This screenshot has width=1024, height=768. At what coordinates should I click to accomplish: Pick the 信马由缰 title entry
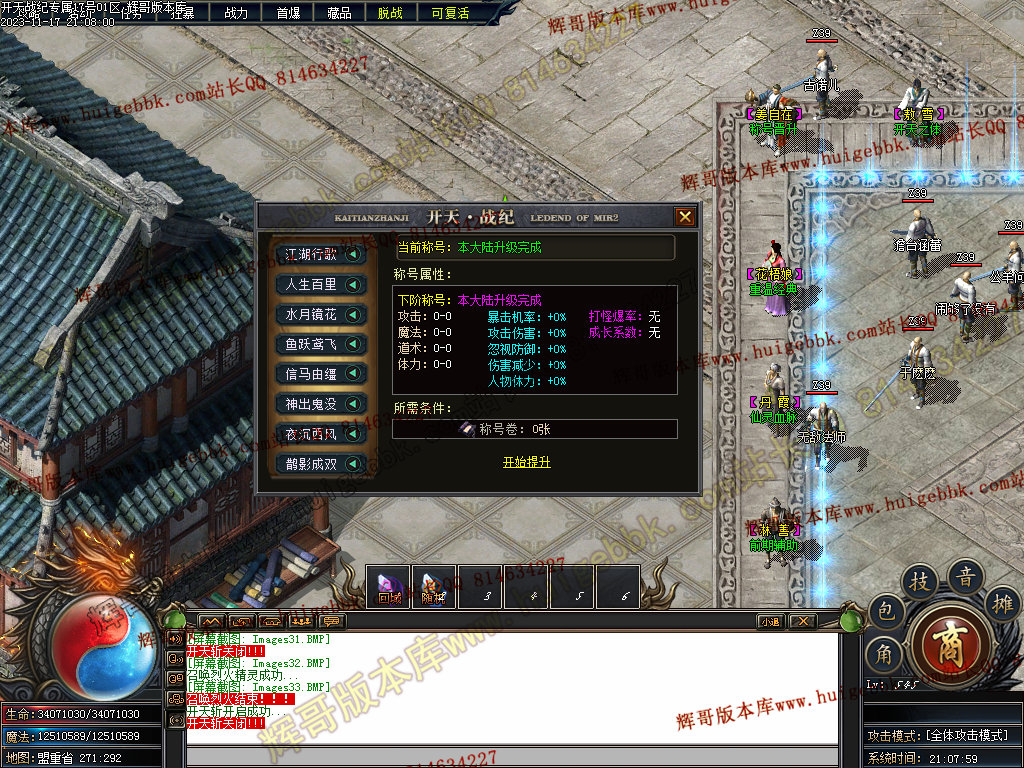point(320,374)
